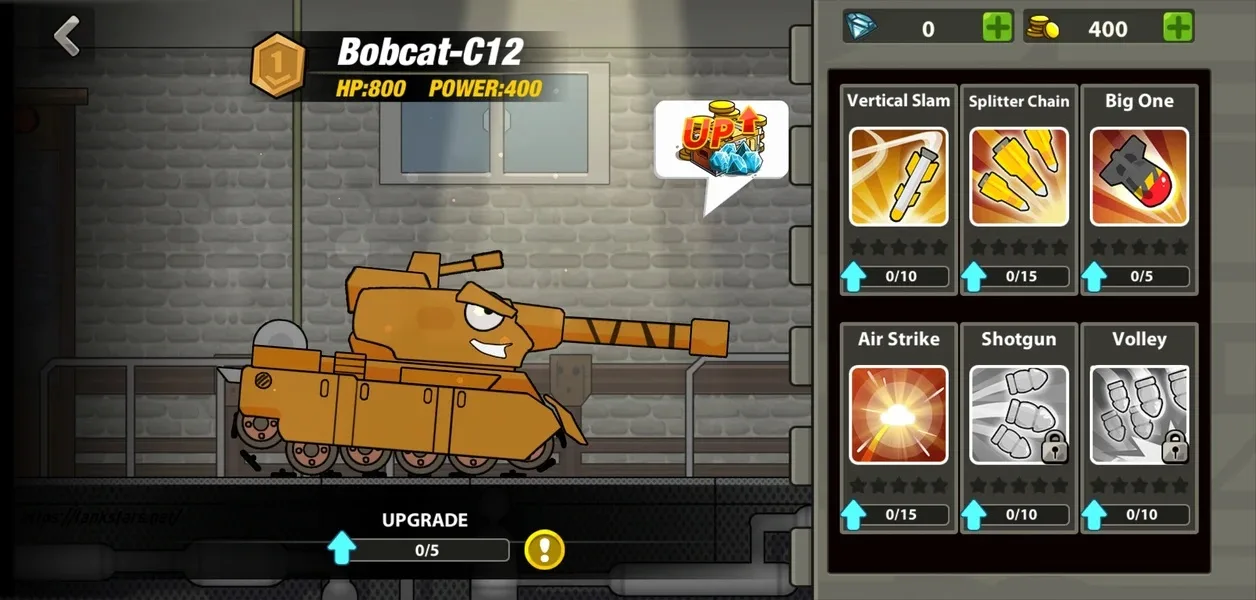Add more coins with the plus button

pyautogui.click(x=1178, y=28)
